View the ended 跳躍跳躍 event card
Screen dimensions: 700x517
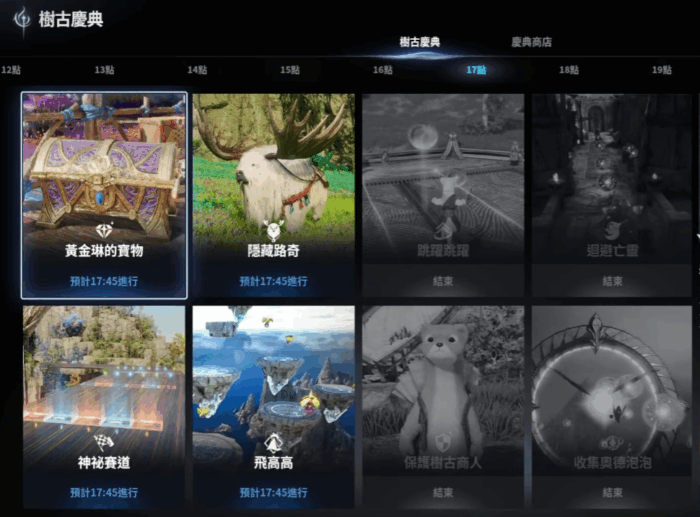444,196
